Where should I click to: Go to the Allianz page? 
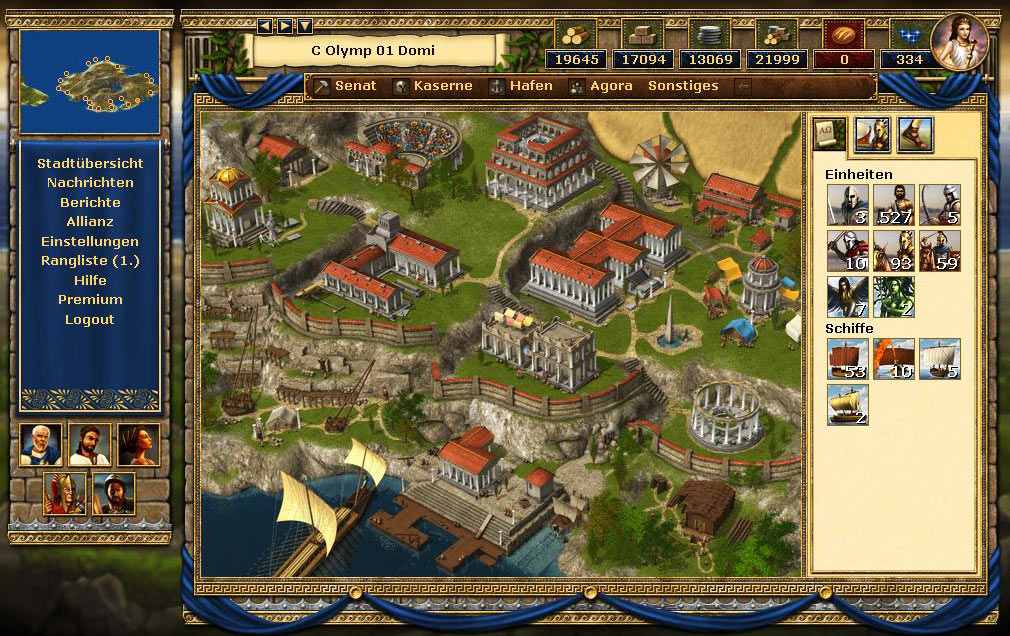click(90, 221)
